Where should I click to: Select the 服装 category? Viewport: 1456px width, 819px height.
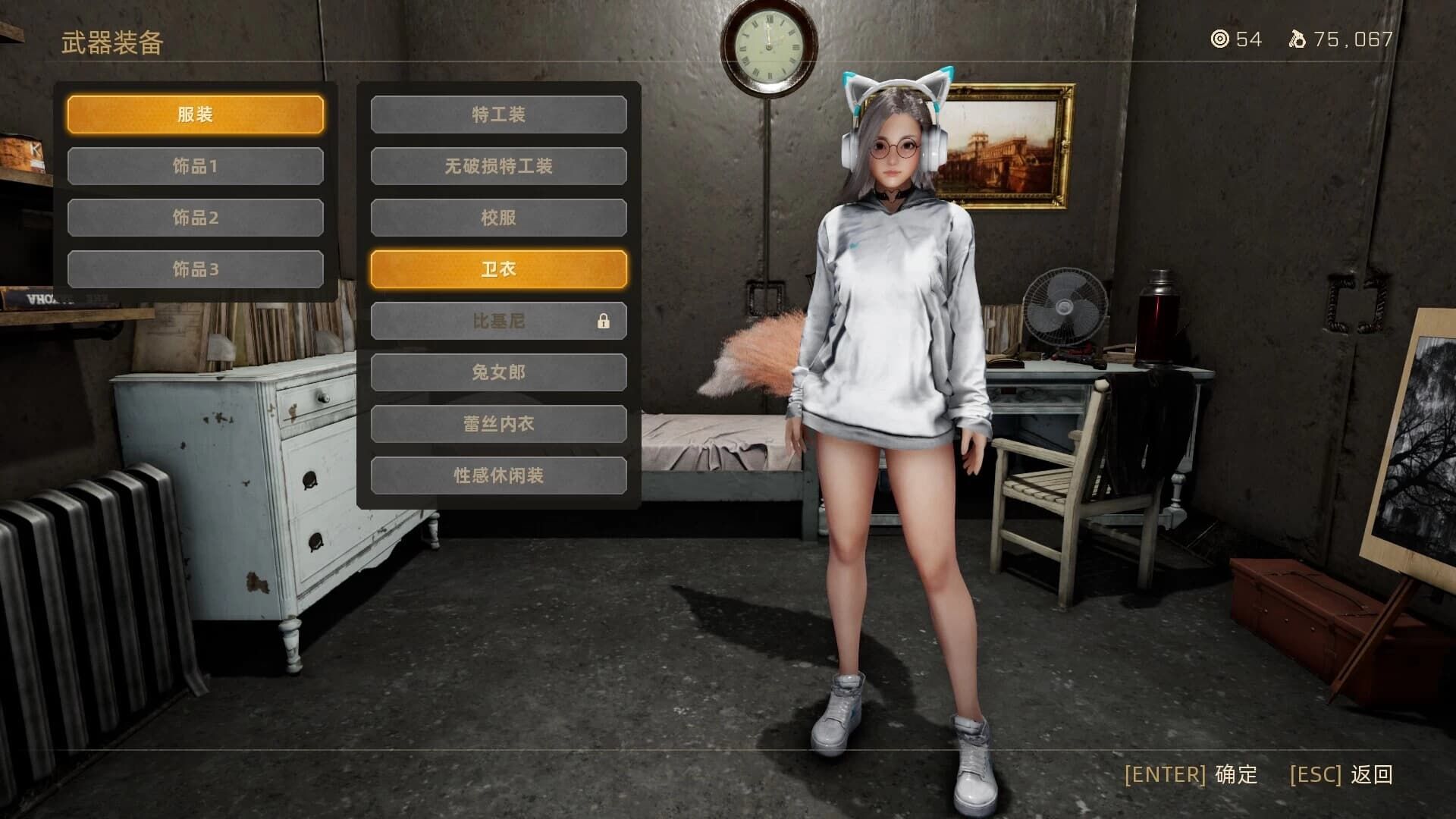pos(196,114)
